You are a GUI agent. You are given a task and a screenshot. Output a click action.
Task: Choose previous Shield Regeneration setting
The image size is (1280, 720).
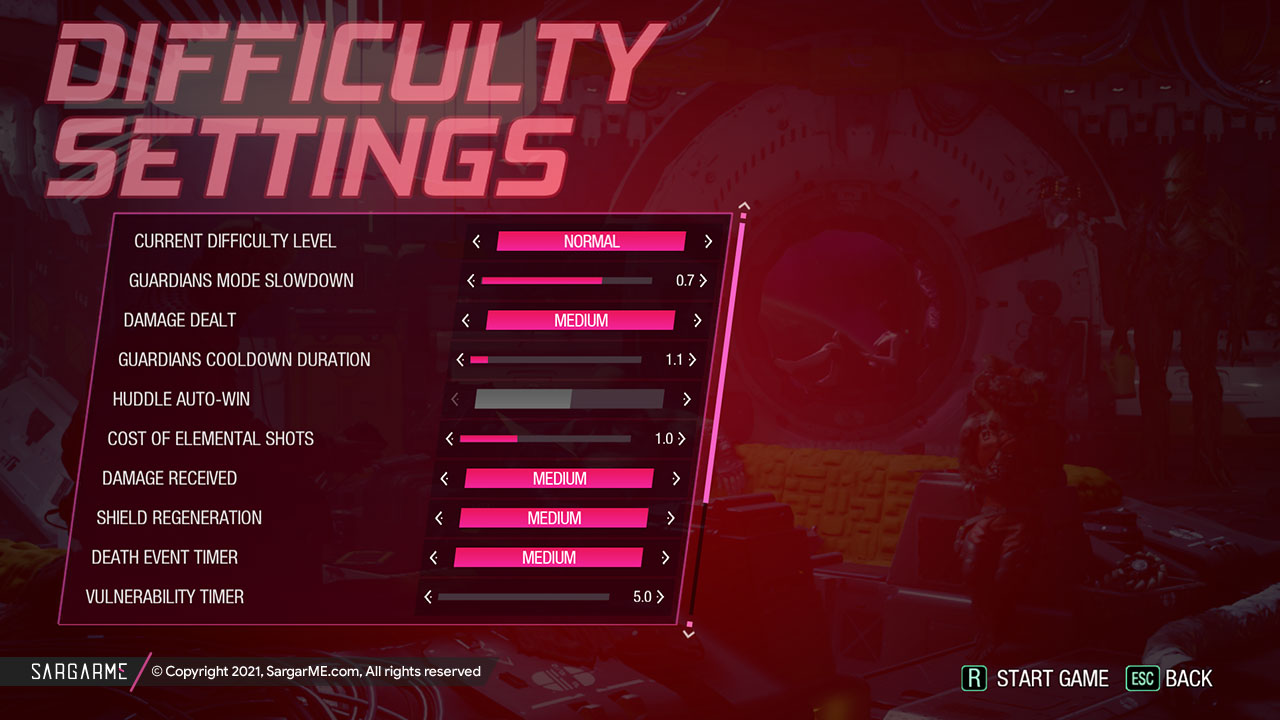(439, 518)
